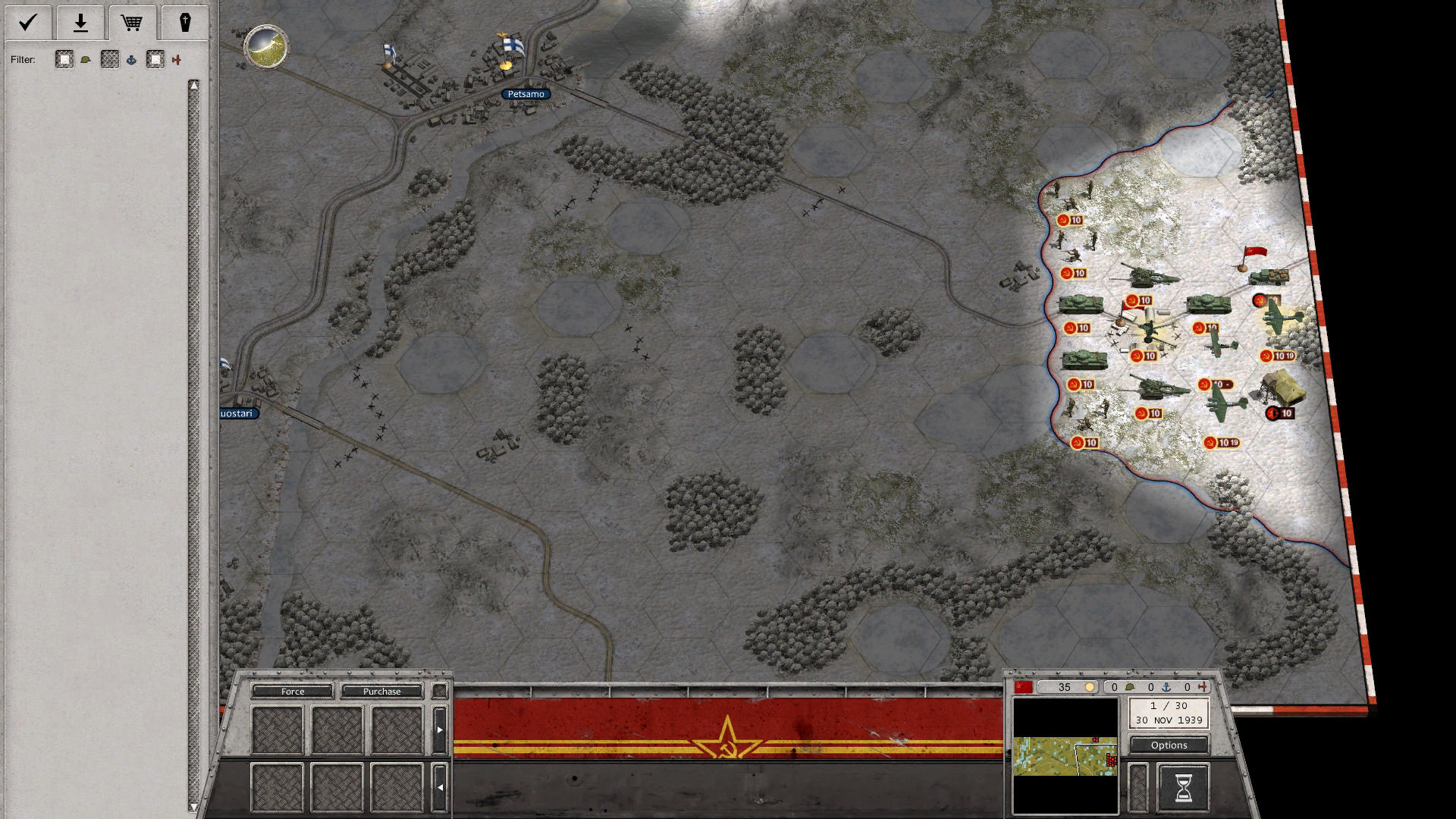
Task: Open the download deployment tab
Action: 80,23
